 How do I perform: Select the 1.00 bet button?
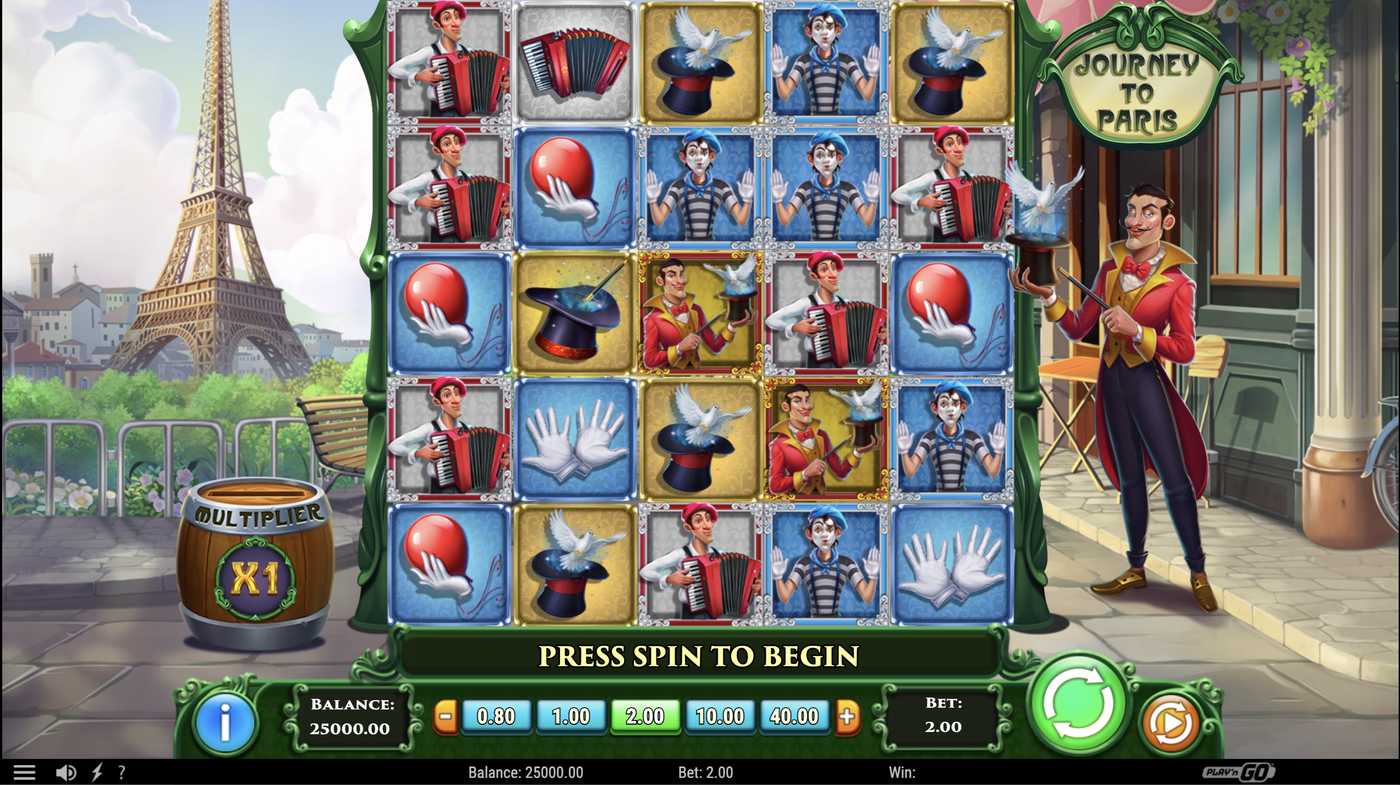pos(571,716)
